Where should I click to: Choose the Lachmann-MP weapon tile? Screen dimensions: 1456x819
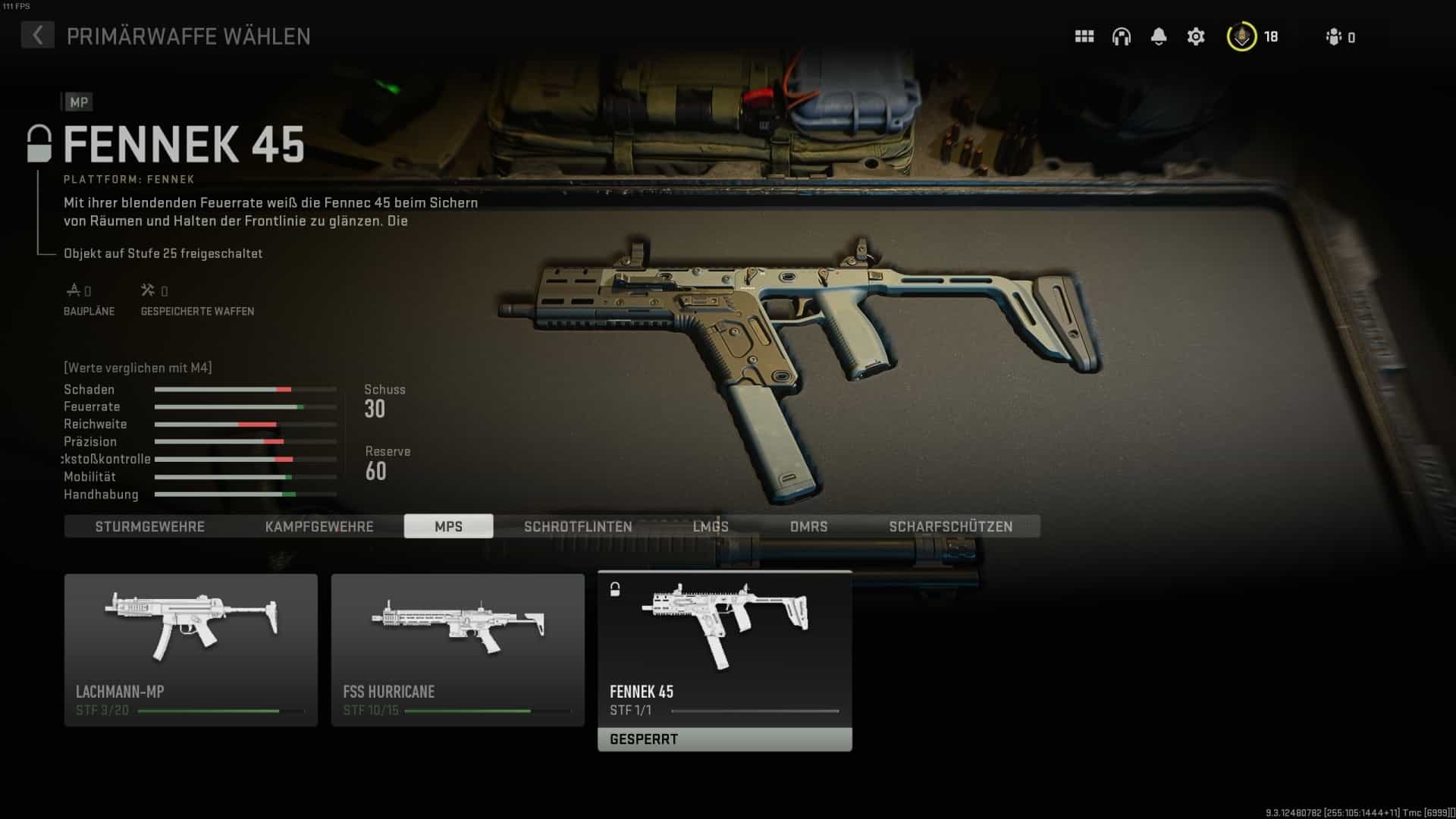[191, 650]
